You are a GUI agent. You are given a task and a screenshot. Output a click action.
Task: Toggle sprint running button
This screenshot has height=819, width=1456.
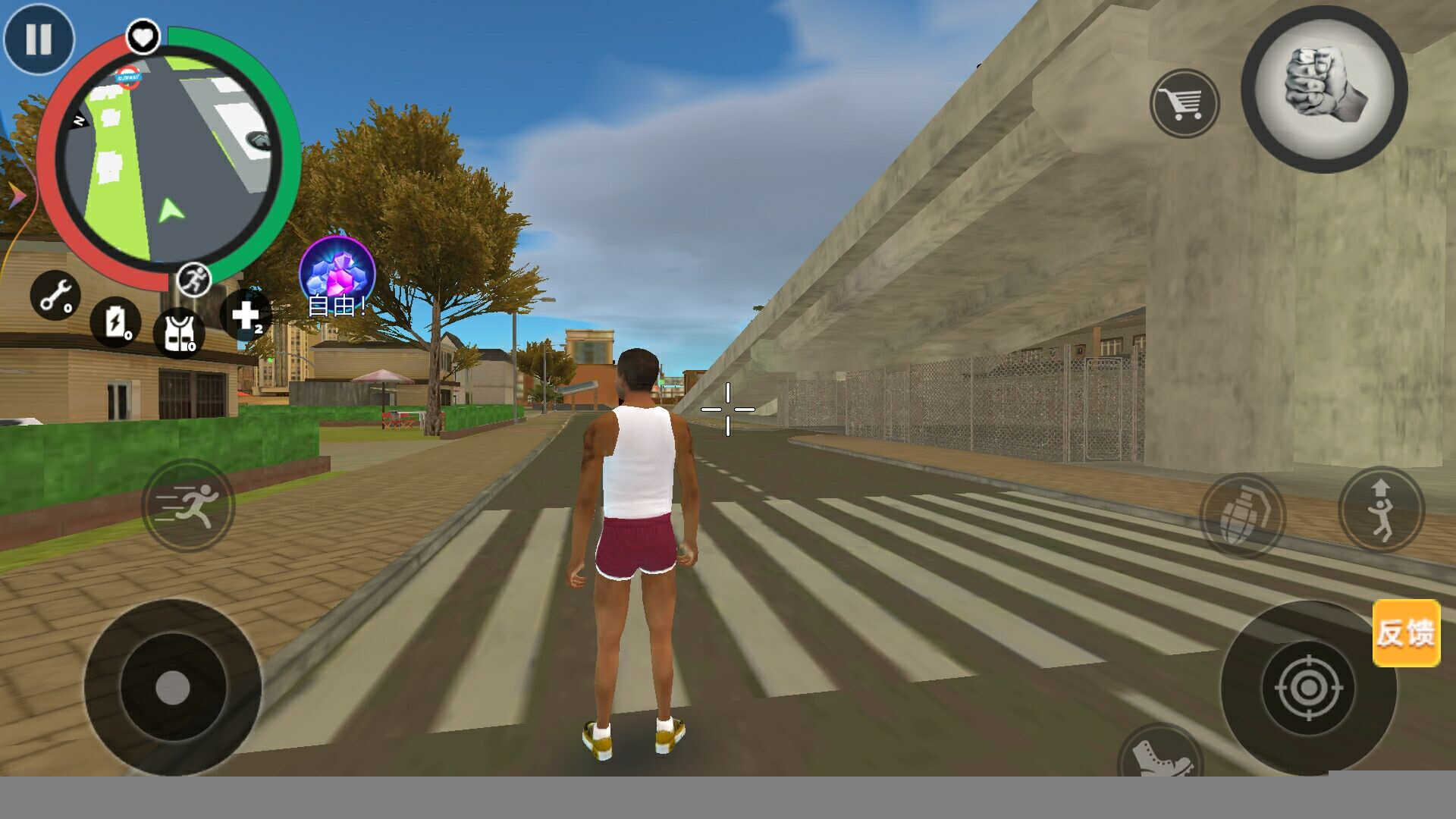coord(187,505)
